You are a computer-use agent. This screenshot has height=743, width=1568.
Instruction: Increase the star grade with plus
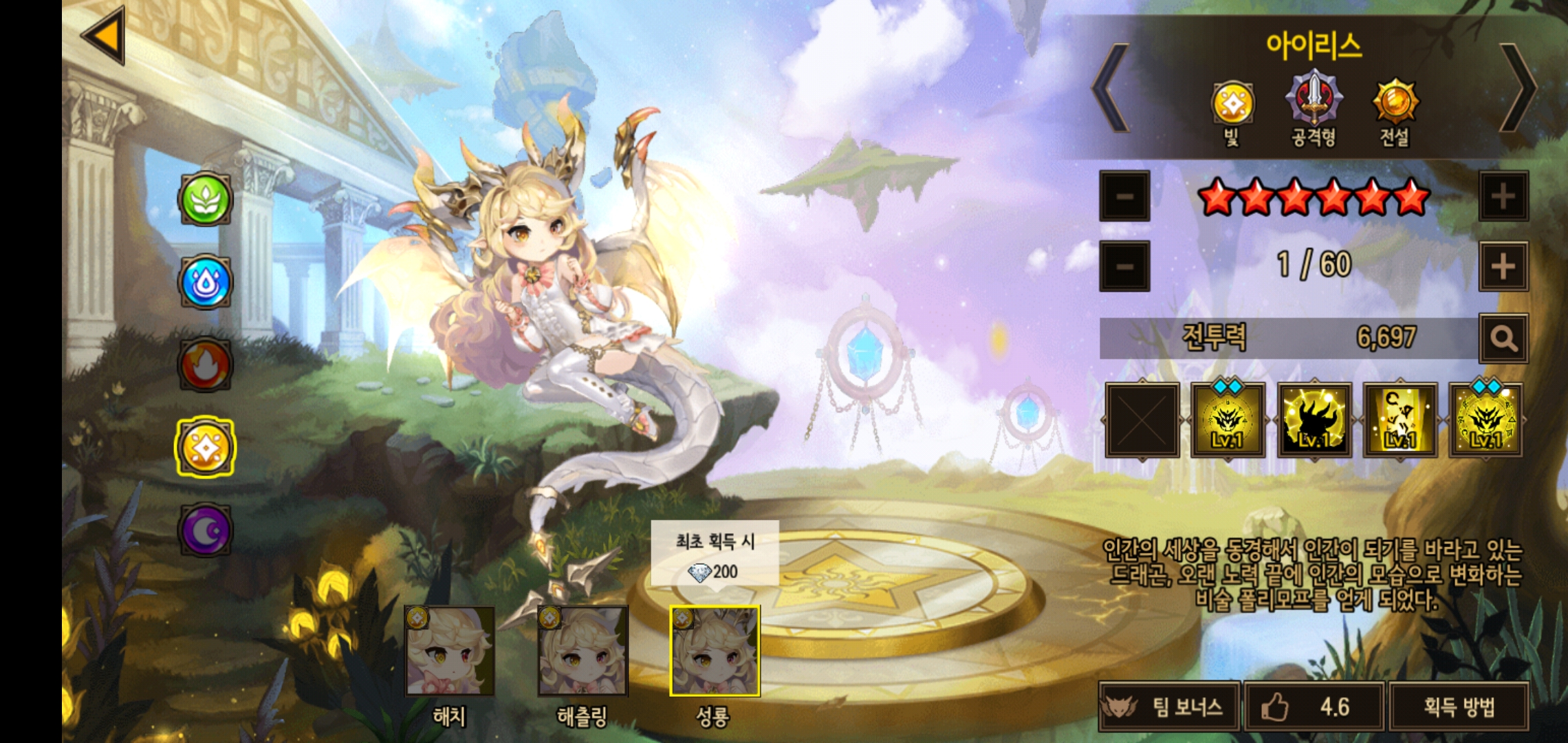[1503, 197]
